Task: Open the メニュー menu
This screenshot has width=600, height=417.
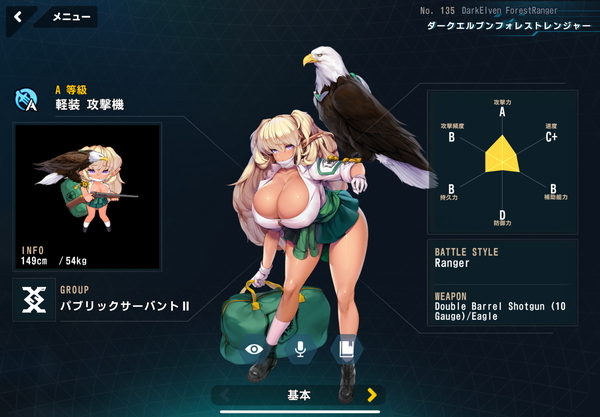Action: click(70, 17)
